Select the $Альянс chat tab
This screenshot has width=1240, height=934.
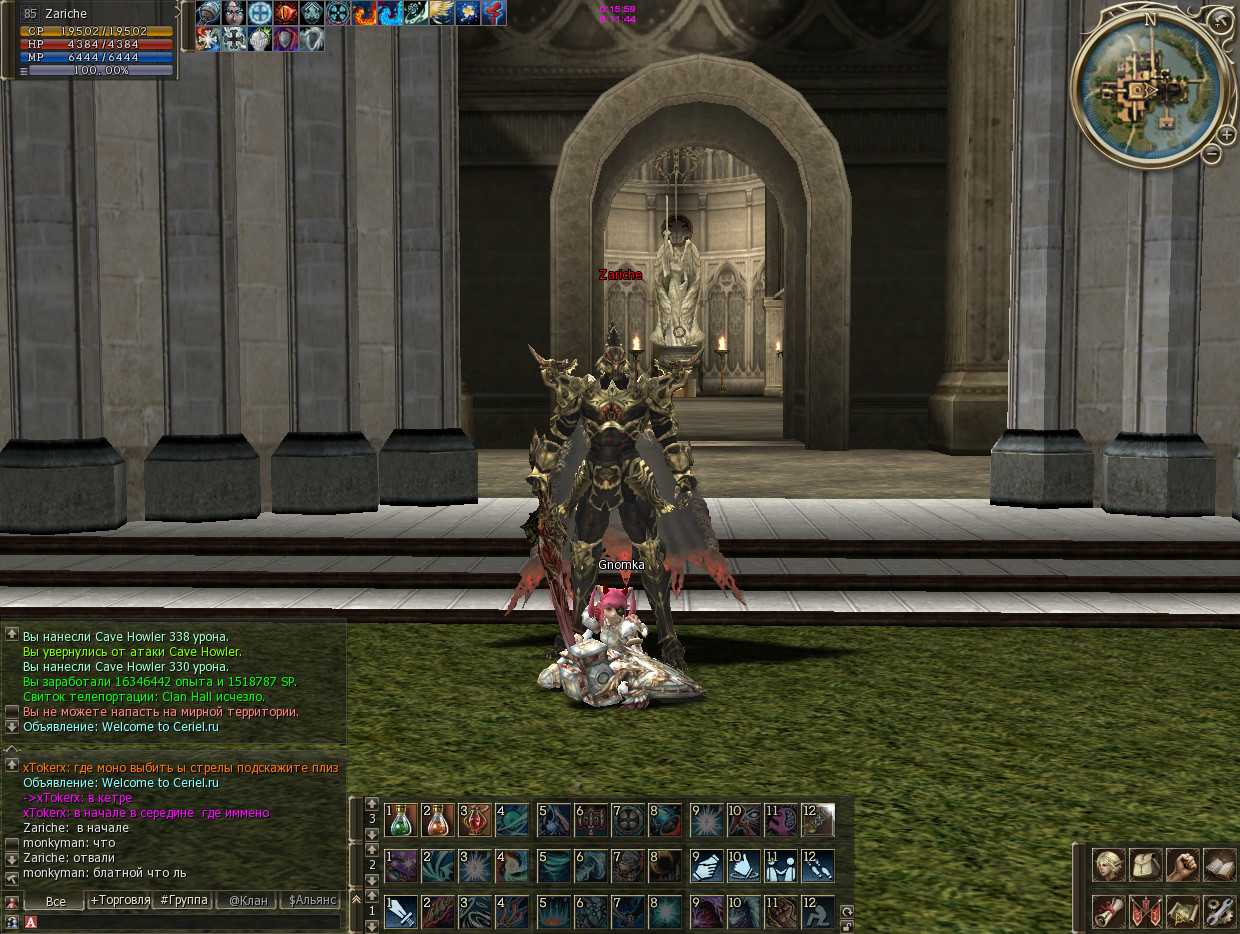click(x=311, y=900)
